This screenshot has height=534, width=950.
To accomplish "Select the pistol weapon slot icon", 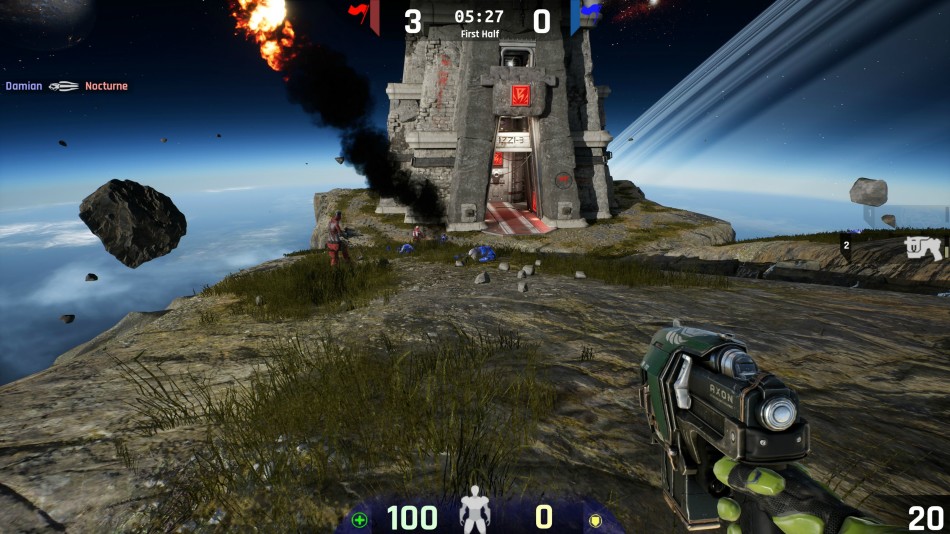I will coord(923,248).
